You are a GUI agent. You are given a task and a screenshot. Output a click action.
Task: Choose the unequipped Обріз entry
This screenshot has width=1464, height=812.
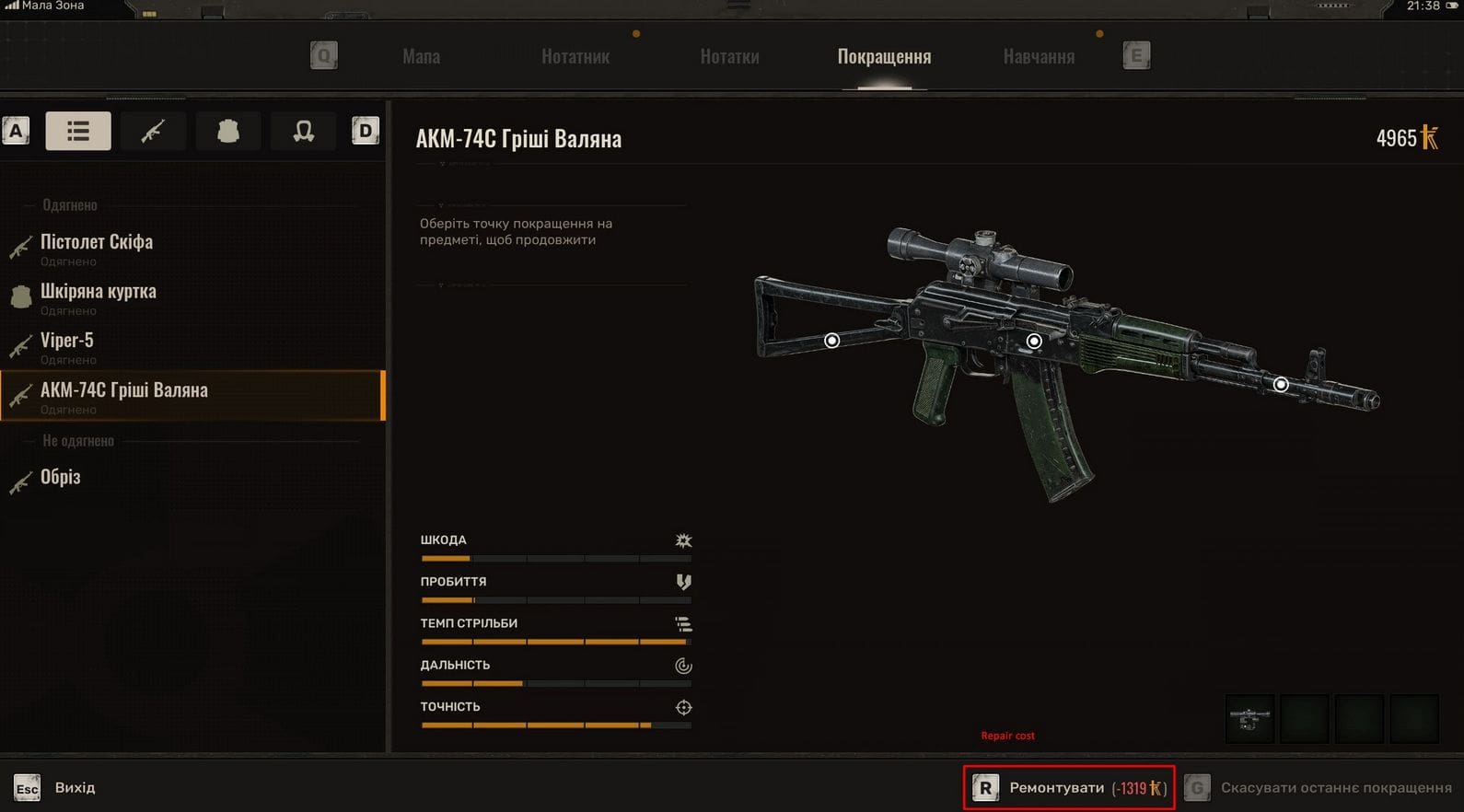pyautogui.click(x=61, y=478)
